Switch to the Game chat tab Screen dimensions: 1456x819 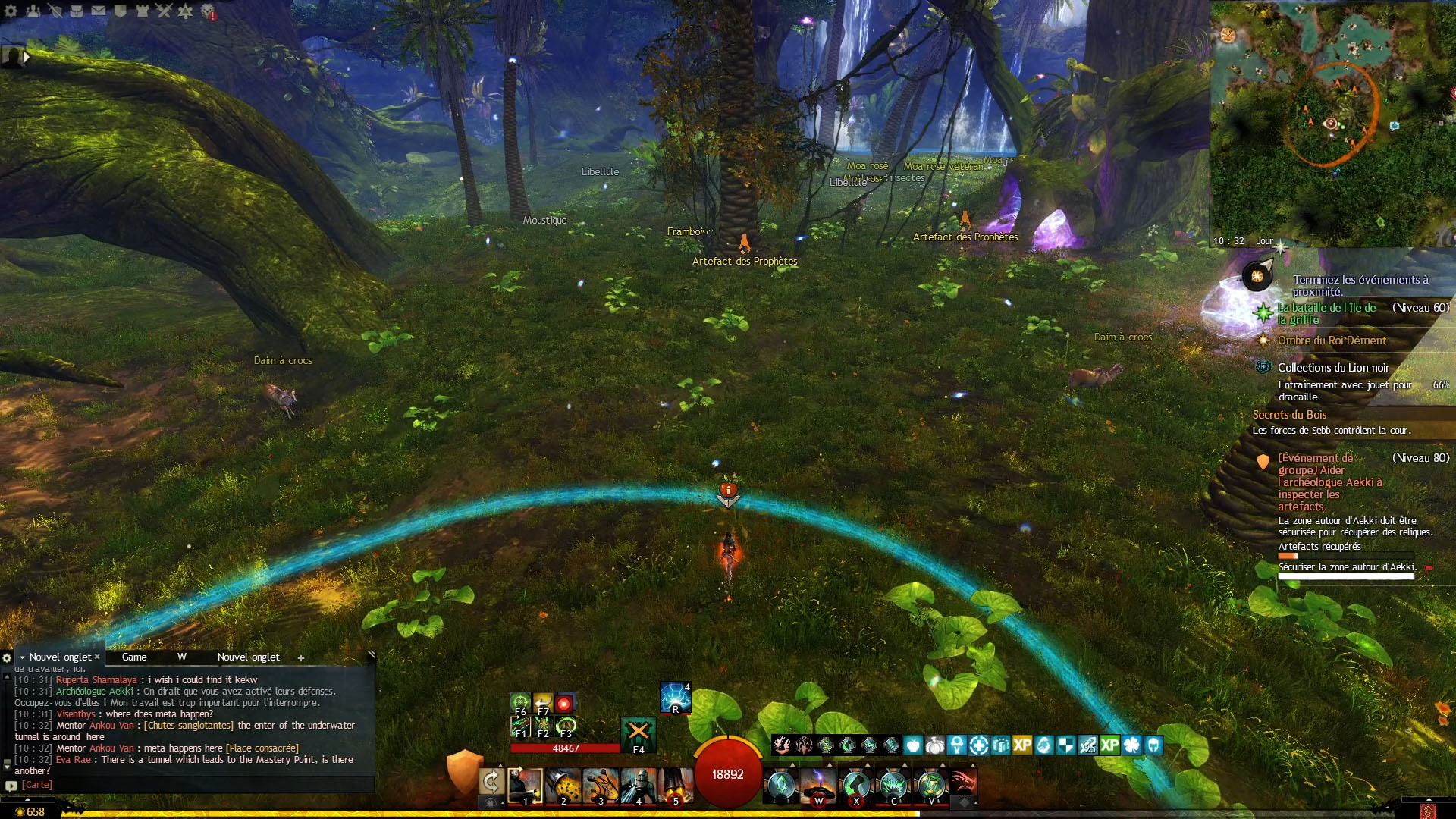pos(134,657)
